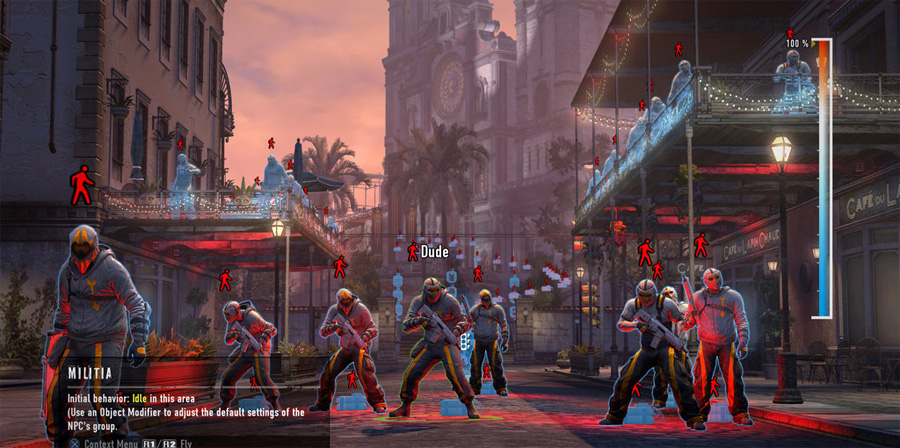The width and height of the screenshot is (900, 448).
Task: Select the NPC marker labeled Dude
Action: pyautogui.click(x=412, y=252)
